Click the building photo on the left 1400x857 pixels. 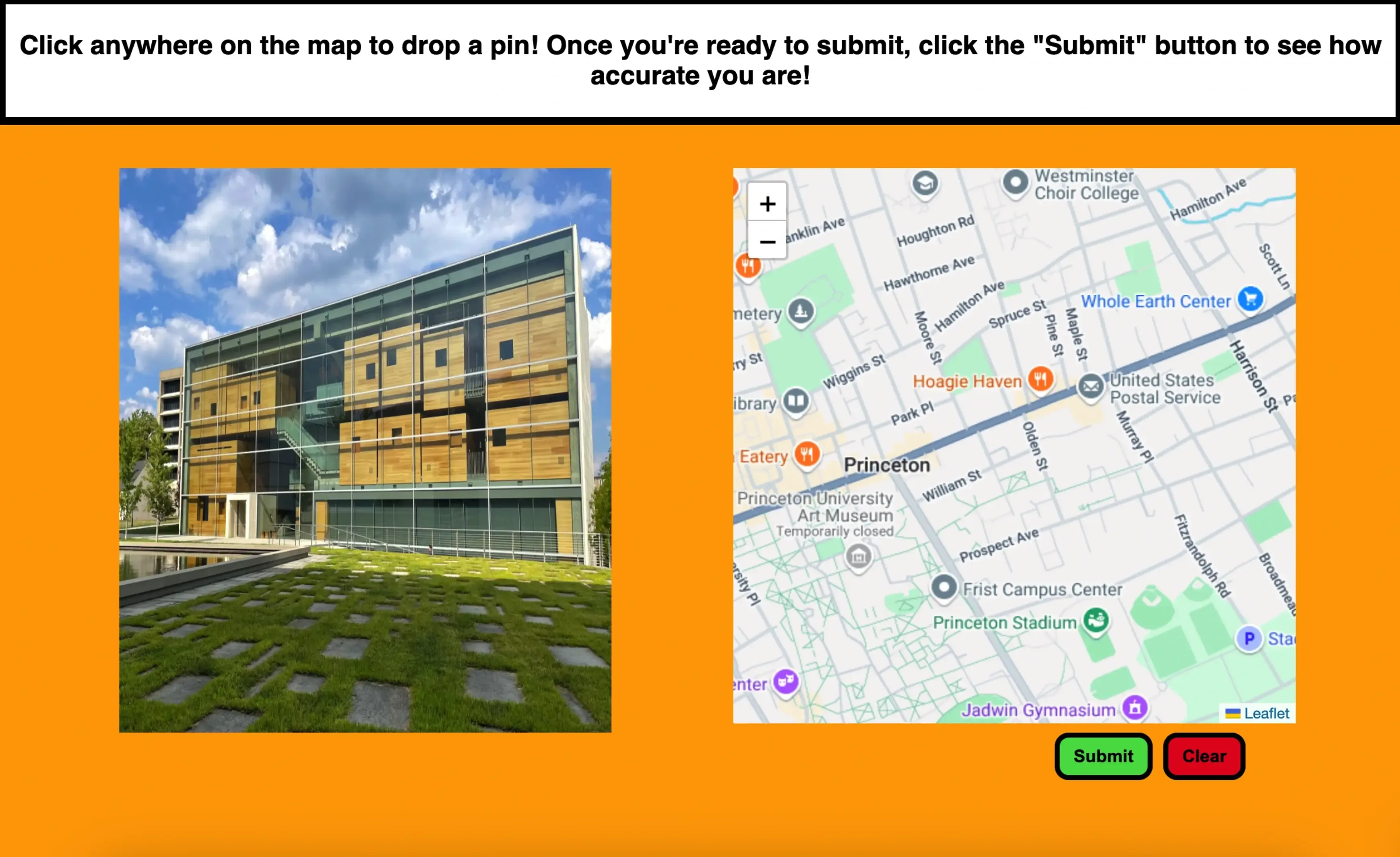pos(365,449)
